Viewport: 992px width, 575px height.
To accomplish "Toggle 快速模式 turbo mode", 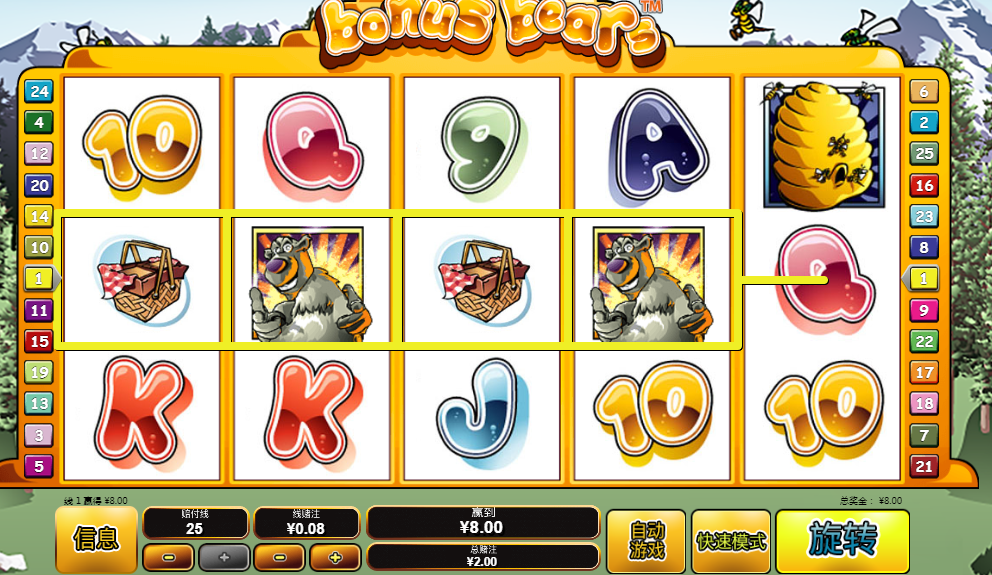I will click(x=730, y=540).
